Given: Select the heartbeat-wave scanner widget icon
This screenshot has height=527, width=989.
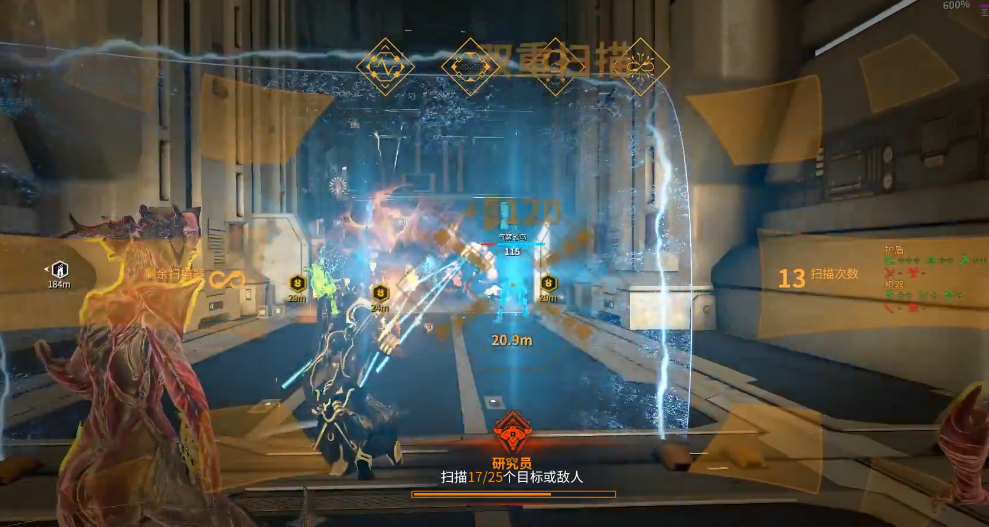Looking at the screenshot, I should pyautogui.click(x=385, y=66).
